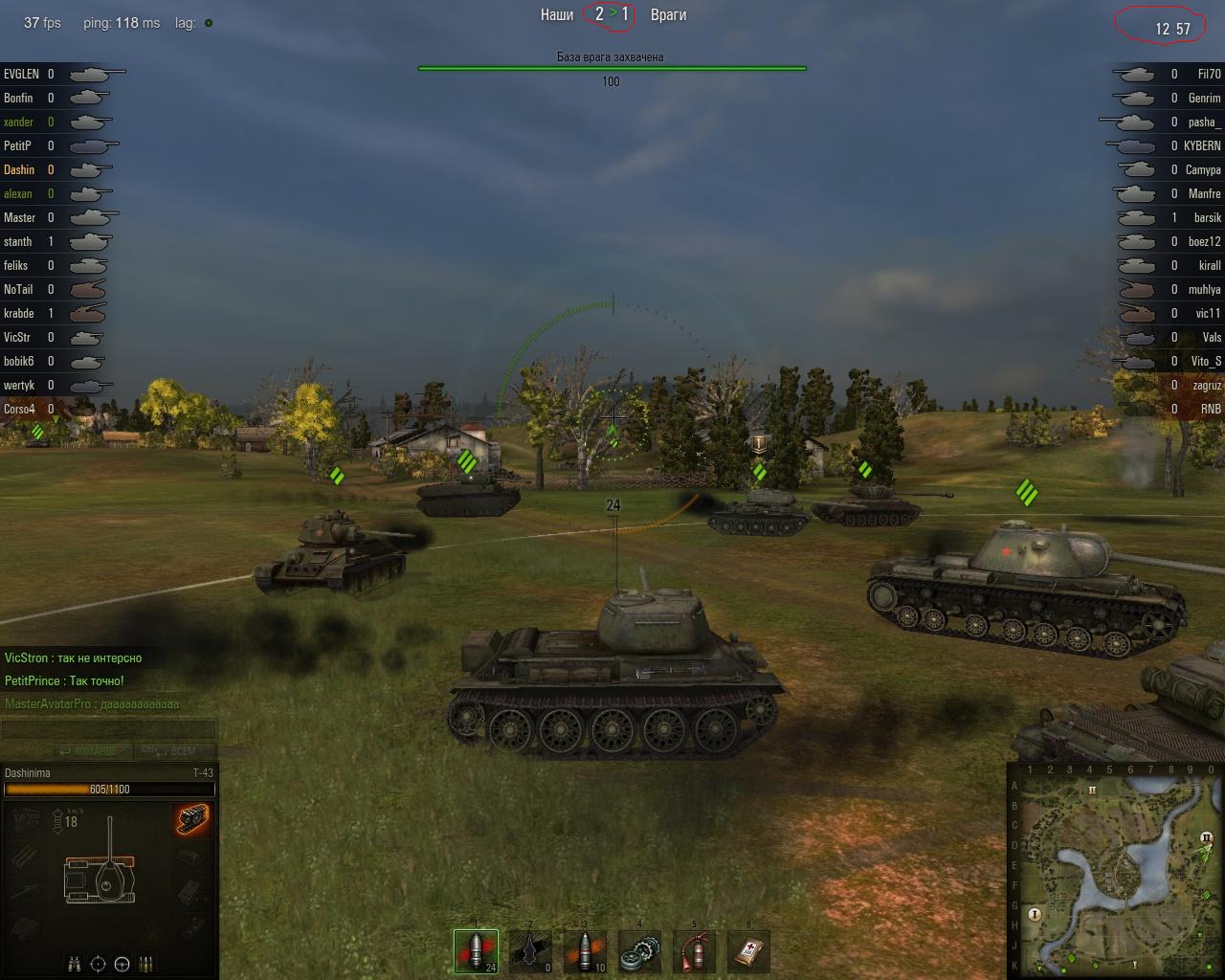The image size is (1225, 980).
Task: Select enemy Fil70 in the enemy list
Action: pos(1209,75)
